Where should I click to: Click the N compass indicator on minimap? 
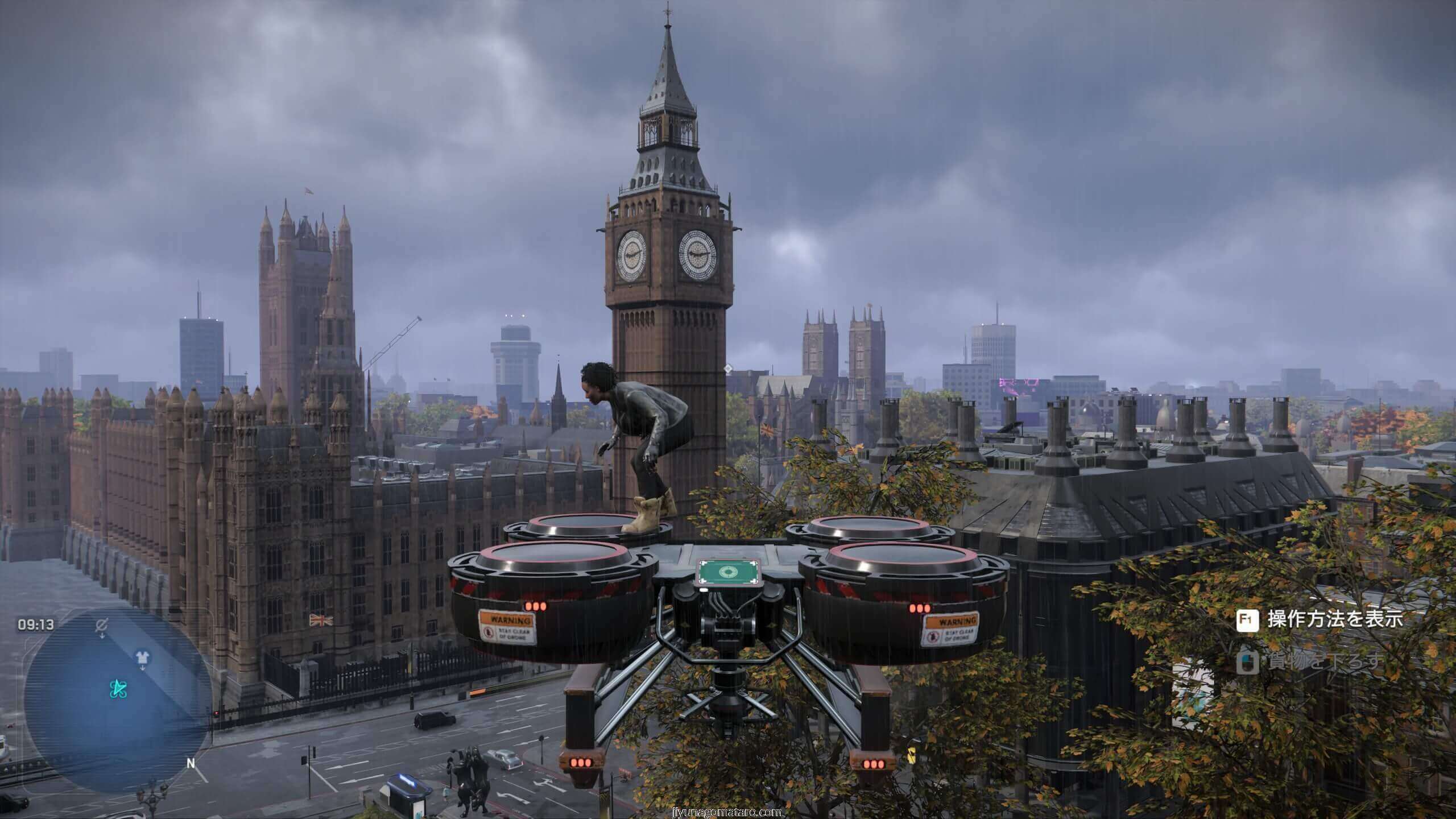click(191, 763)
